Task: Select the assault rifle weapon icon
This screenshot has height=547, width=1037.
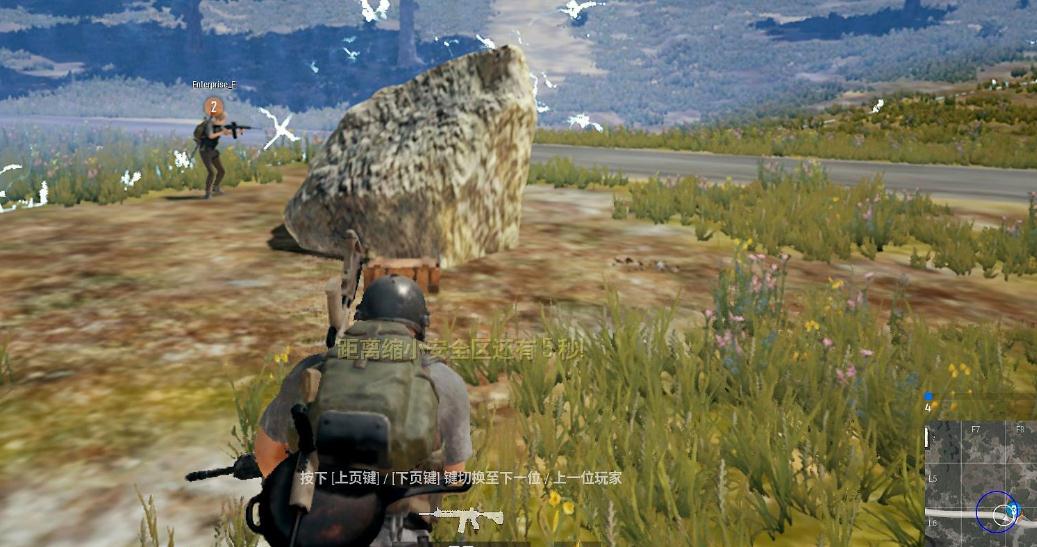Action: click(461, 519)
